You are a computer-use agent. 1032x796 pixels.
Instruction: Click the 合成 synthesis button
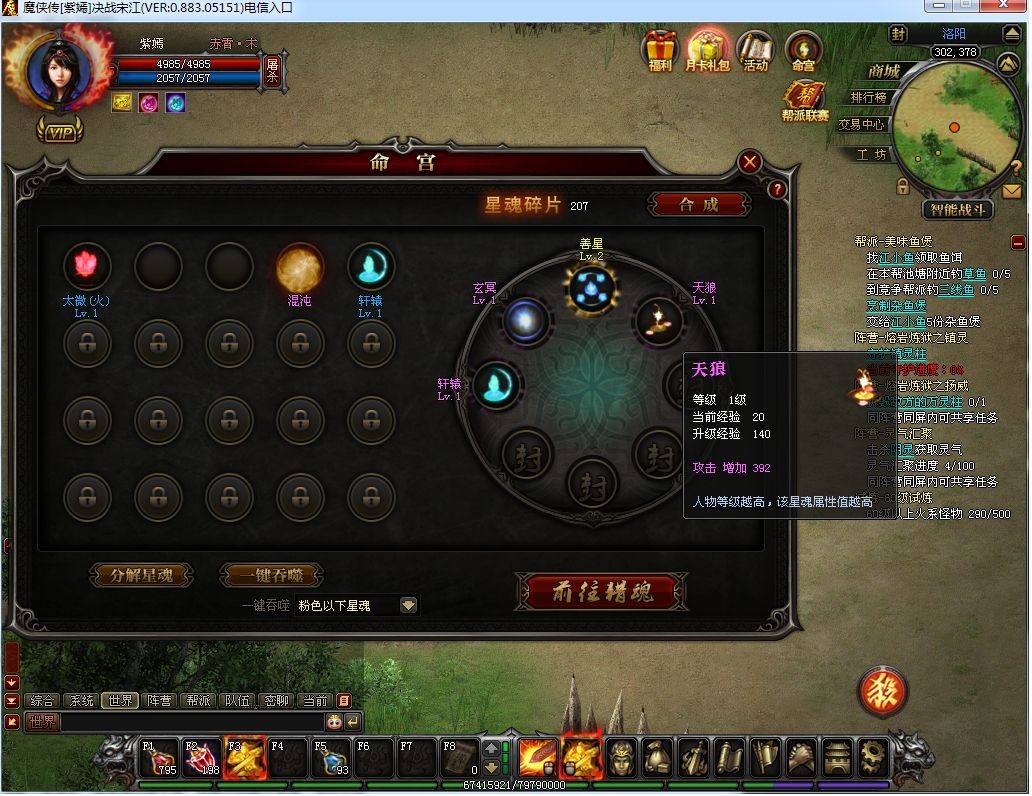tap(698, 204)
